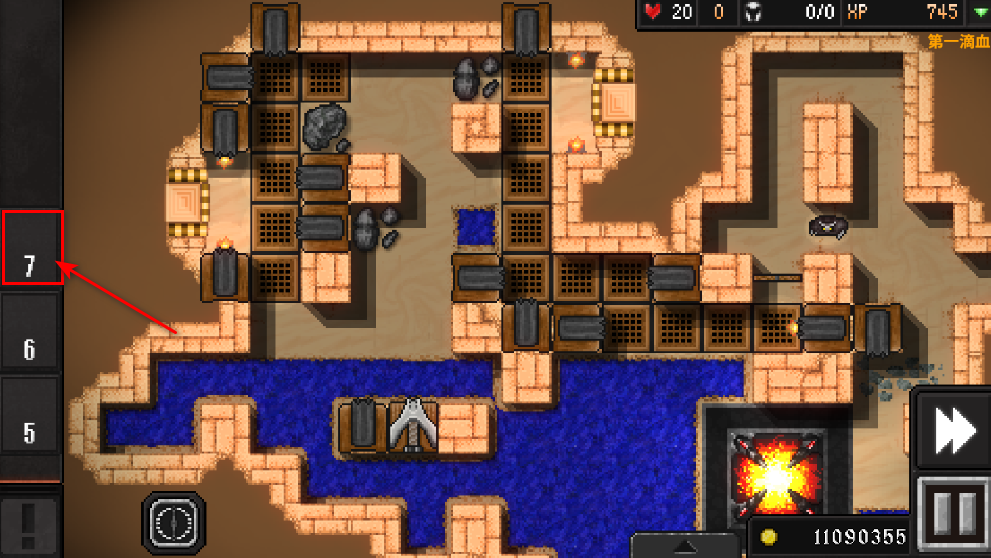Viewport: 991px width, 558px height.
Task: Click the round dial gauge button
Action: point(174,522)
